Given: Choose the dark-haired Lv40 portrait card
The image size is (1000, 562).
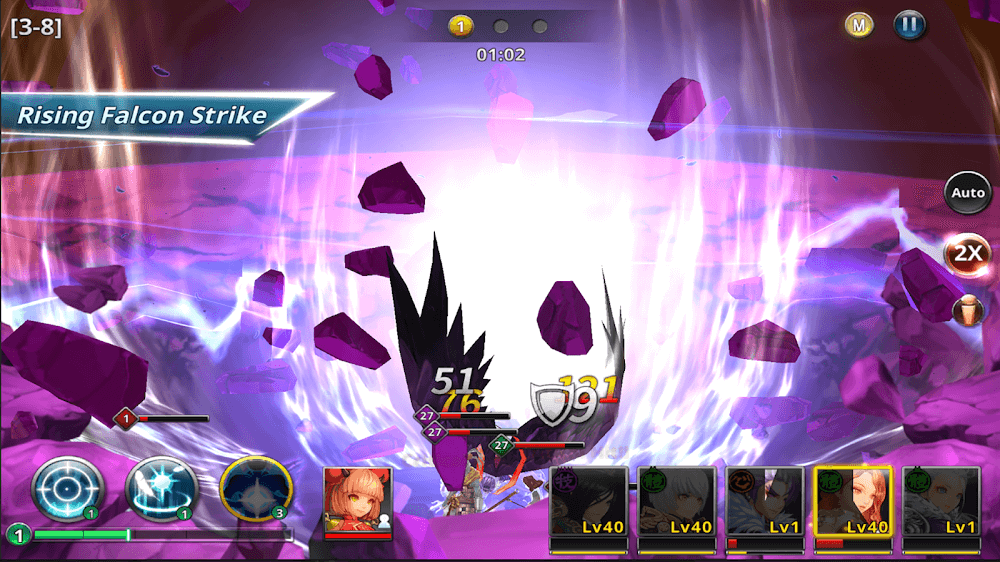Looking at the screenshot, I should tap(589, 507).
